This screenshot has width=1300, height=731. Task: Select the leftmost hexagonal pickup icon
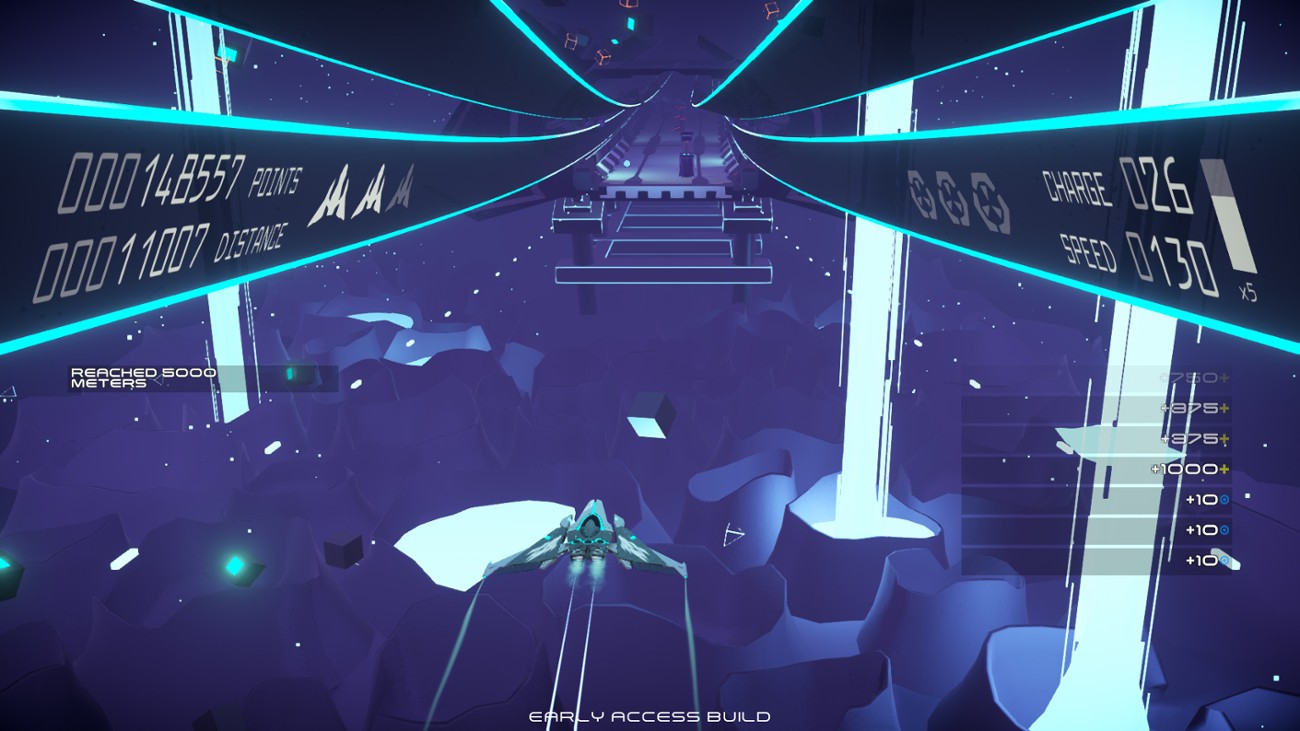click(x=920, y=194)
